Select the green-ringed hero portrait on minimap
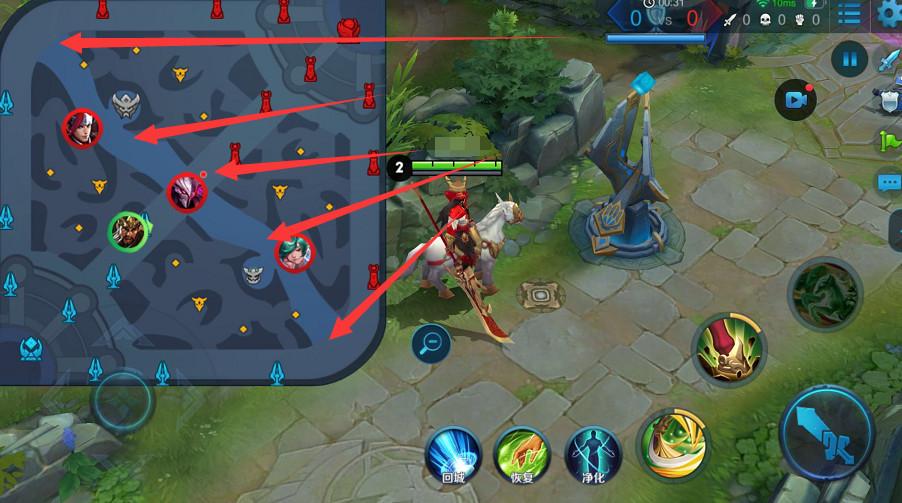 coord(128,233)
